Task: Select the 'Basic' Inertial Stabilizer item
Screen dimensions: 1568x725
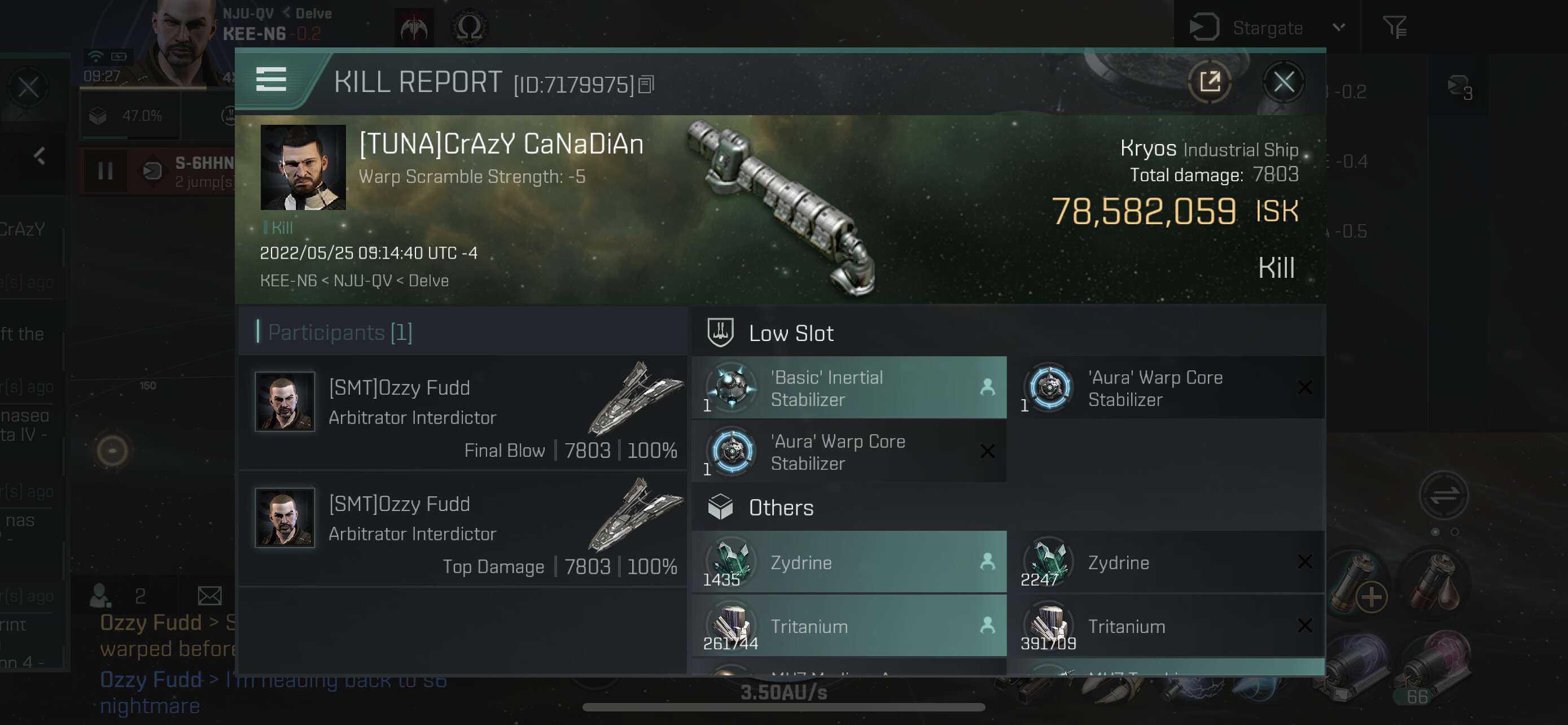Action: pyautogui.click(x=848, y=388)
